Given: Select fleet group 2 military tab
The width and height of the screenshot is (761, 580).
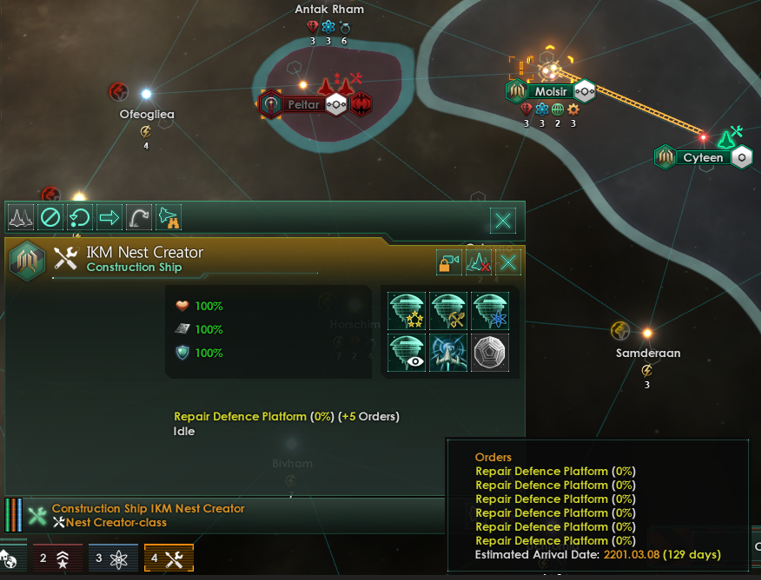Looking at the screenshot, I should click(57, 558).
